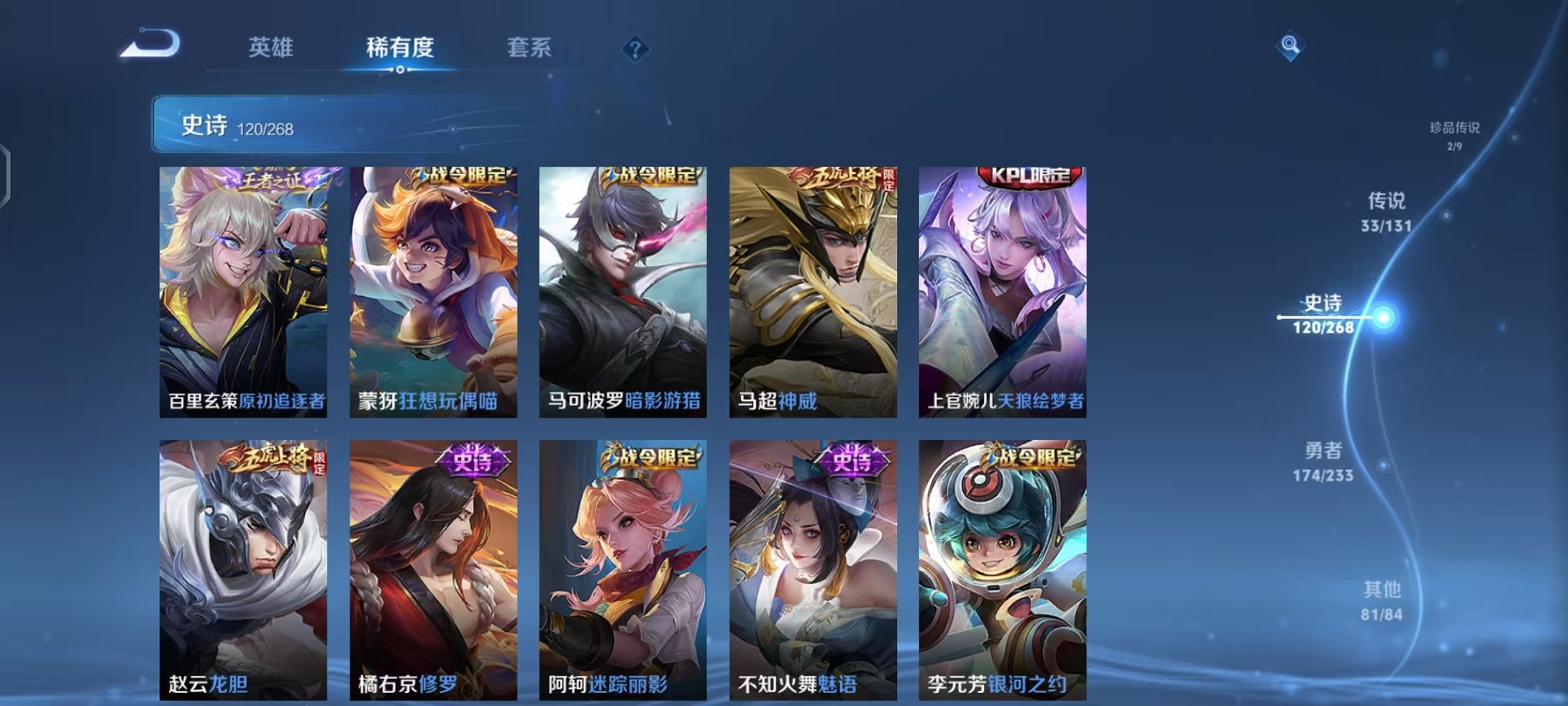Expand the 史诗 120/268 header banner
Screen dimensions: 1568x706
[307, 125]
